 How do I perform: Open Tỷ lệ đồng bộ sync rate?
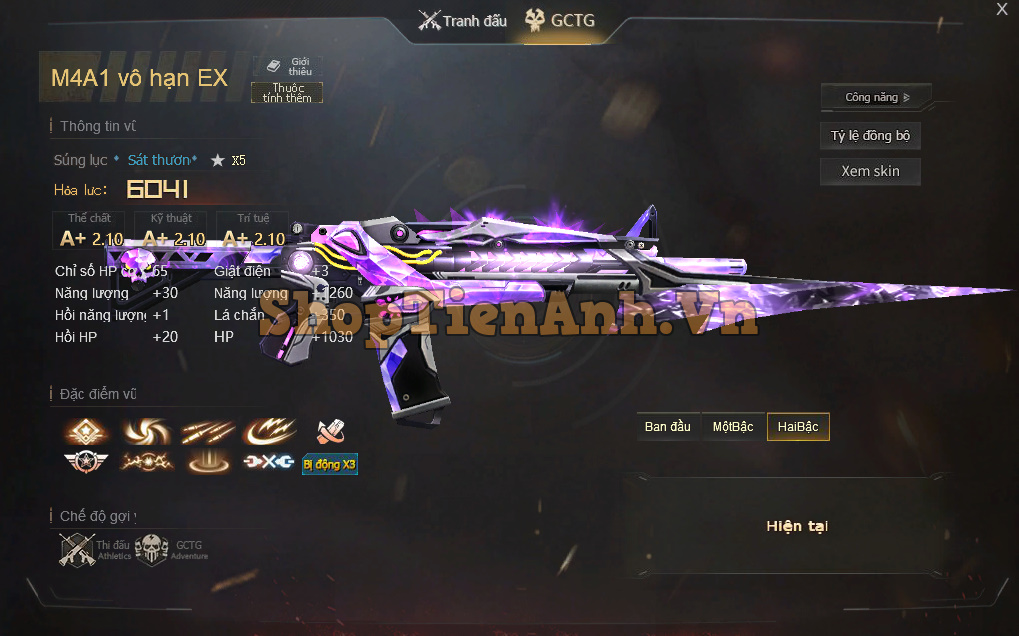(870, 136)
